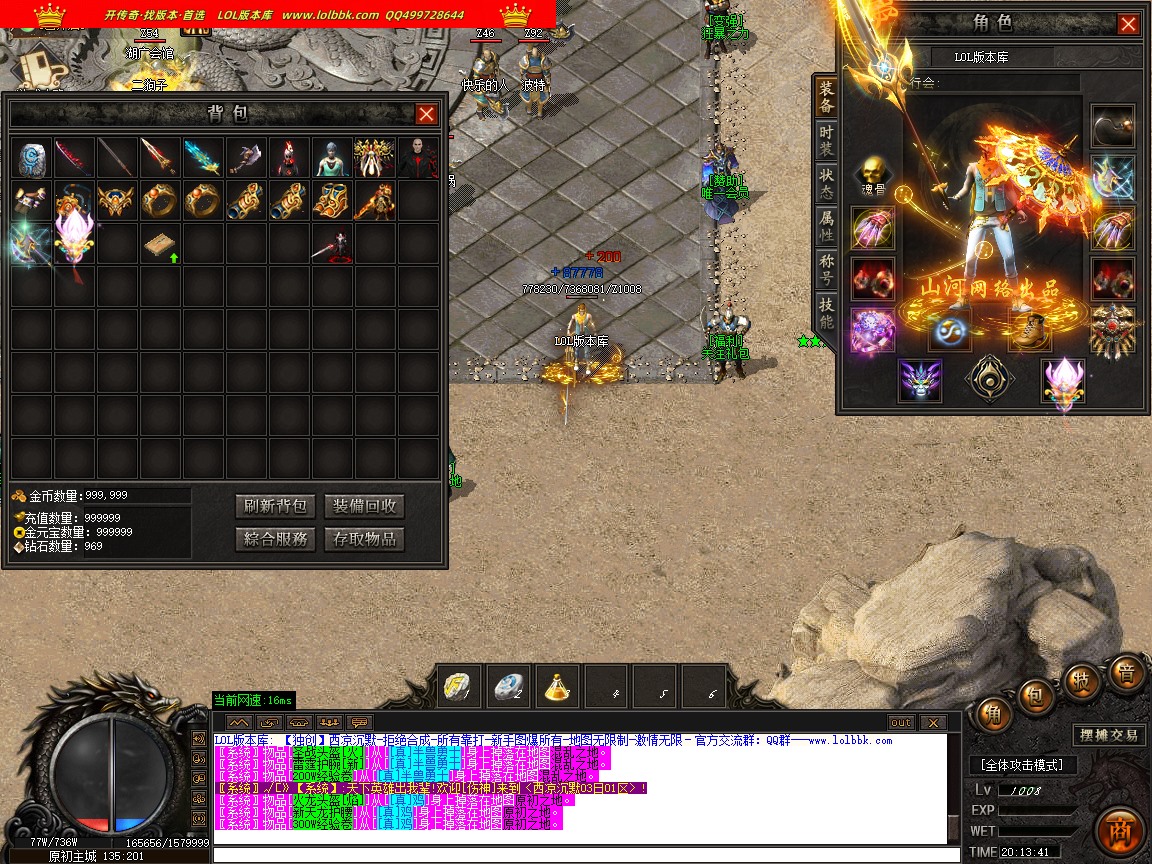
Task: Choose the 存取物品 storage button
Action: pyautogui.click(x=365, y=539)
